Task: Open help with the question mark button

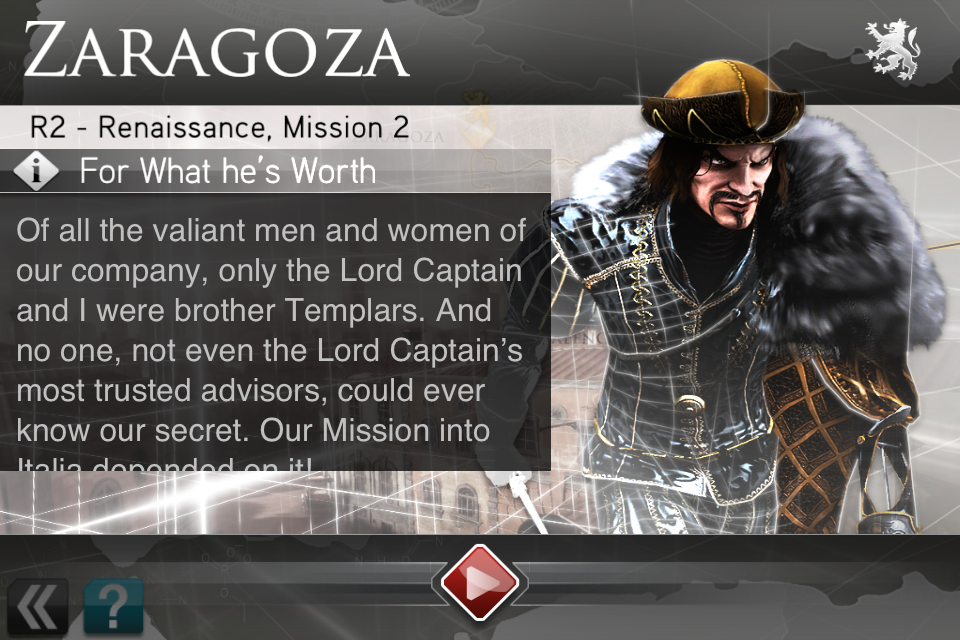Action: pyautogui.click(x=113, y=607)
